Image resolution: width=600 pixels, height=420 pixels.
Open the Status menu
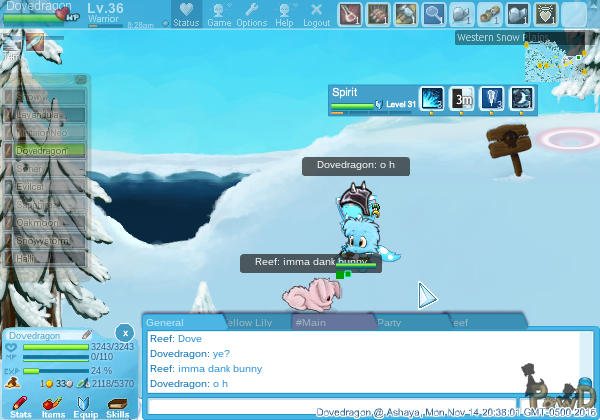pyautogui.click(x=186, y=14)
